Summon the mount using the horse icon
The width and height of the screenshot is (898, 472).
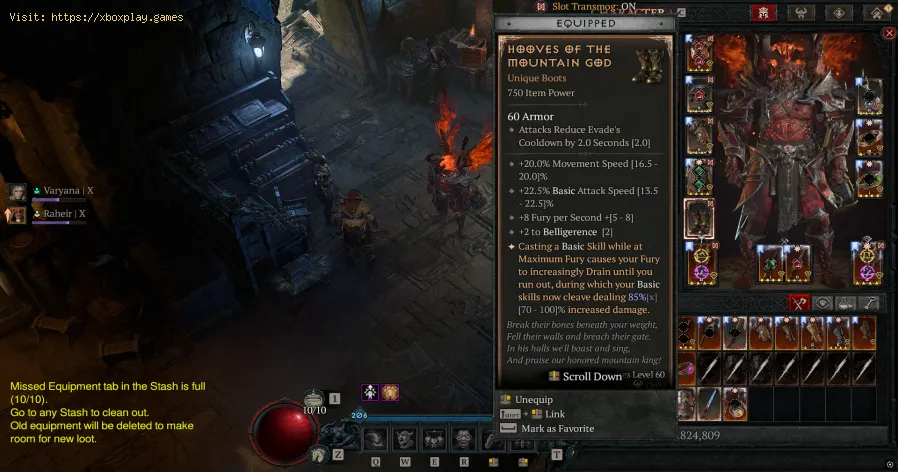[x=318, y=453]
